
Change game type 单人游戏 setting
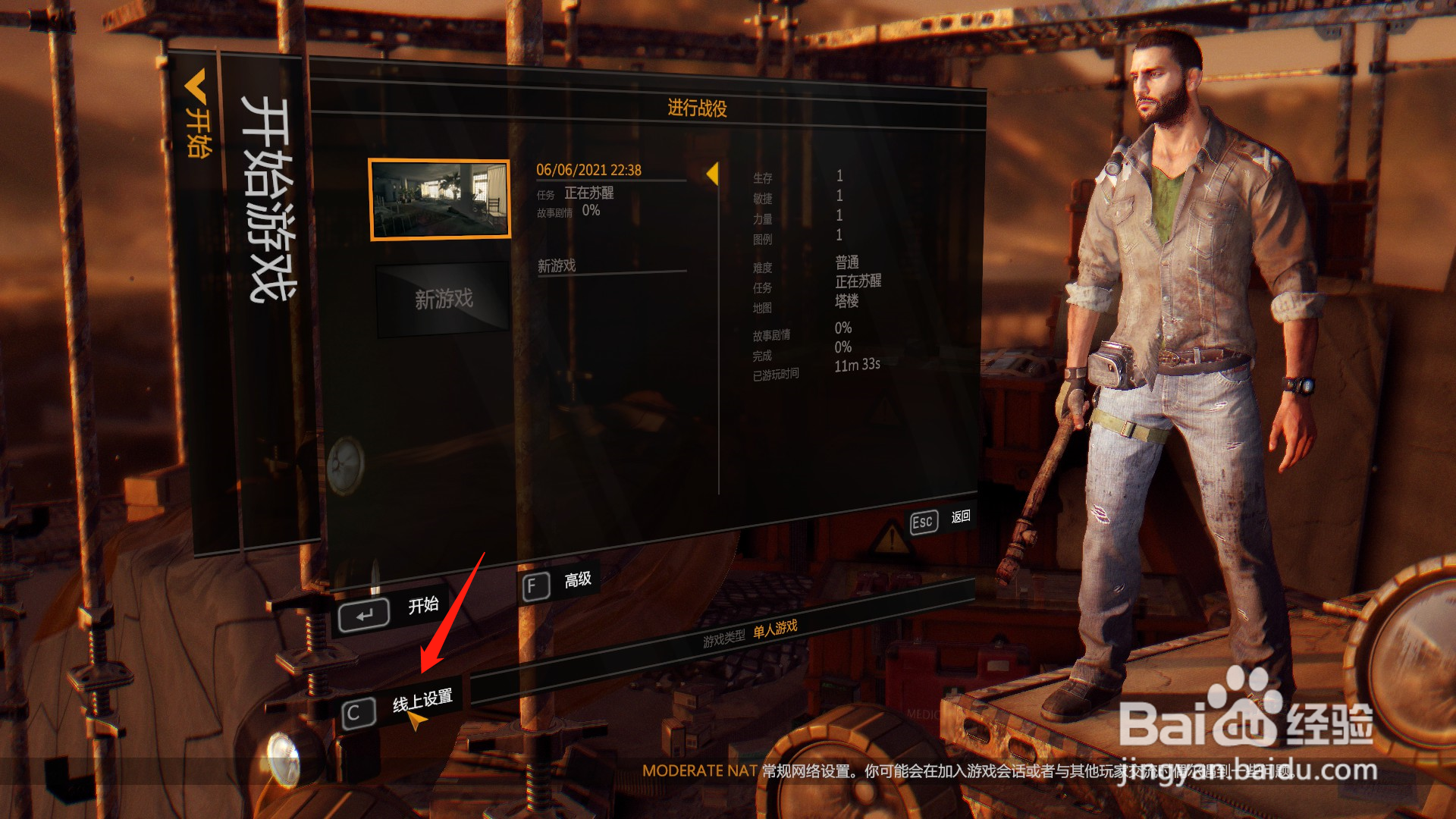[775, 629]
